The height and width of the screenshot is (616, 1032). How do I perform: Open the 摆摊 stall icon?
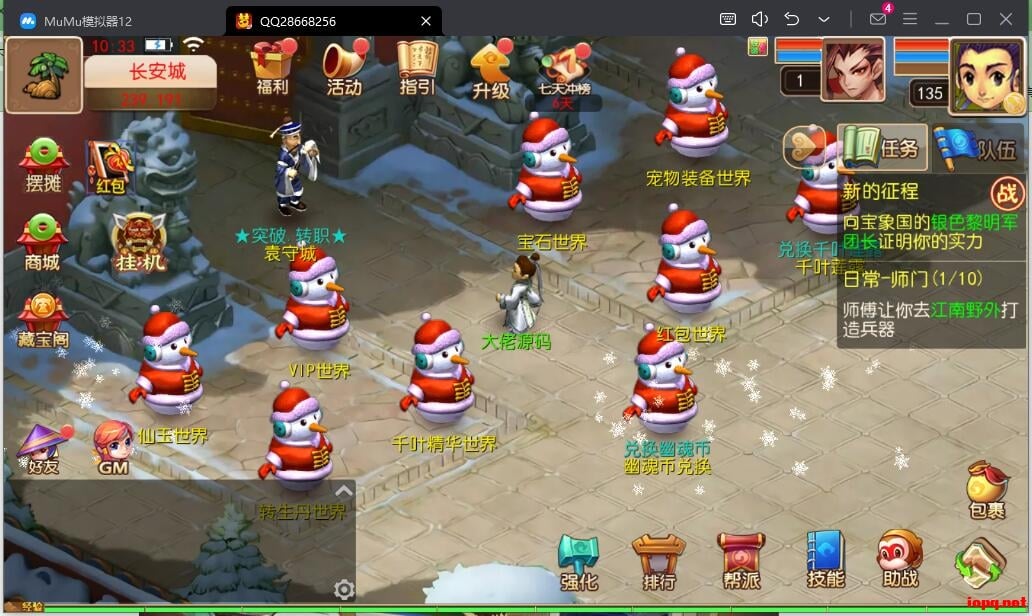pyautogui.click(x=43, y=163)
